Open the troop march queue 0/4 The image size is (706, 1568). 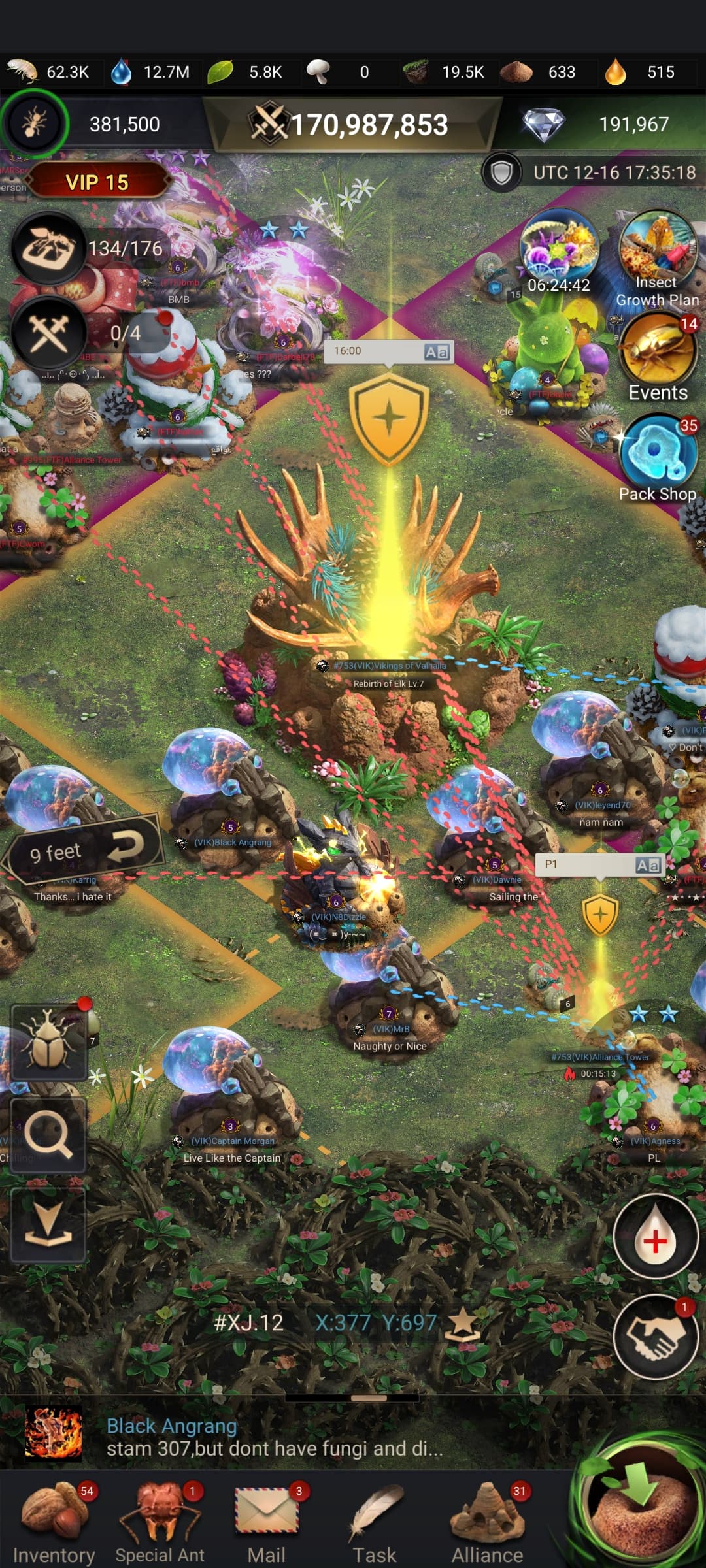pyautogui.click(x=50, y=333)
